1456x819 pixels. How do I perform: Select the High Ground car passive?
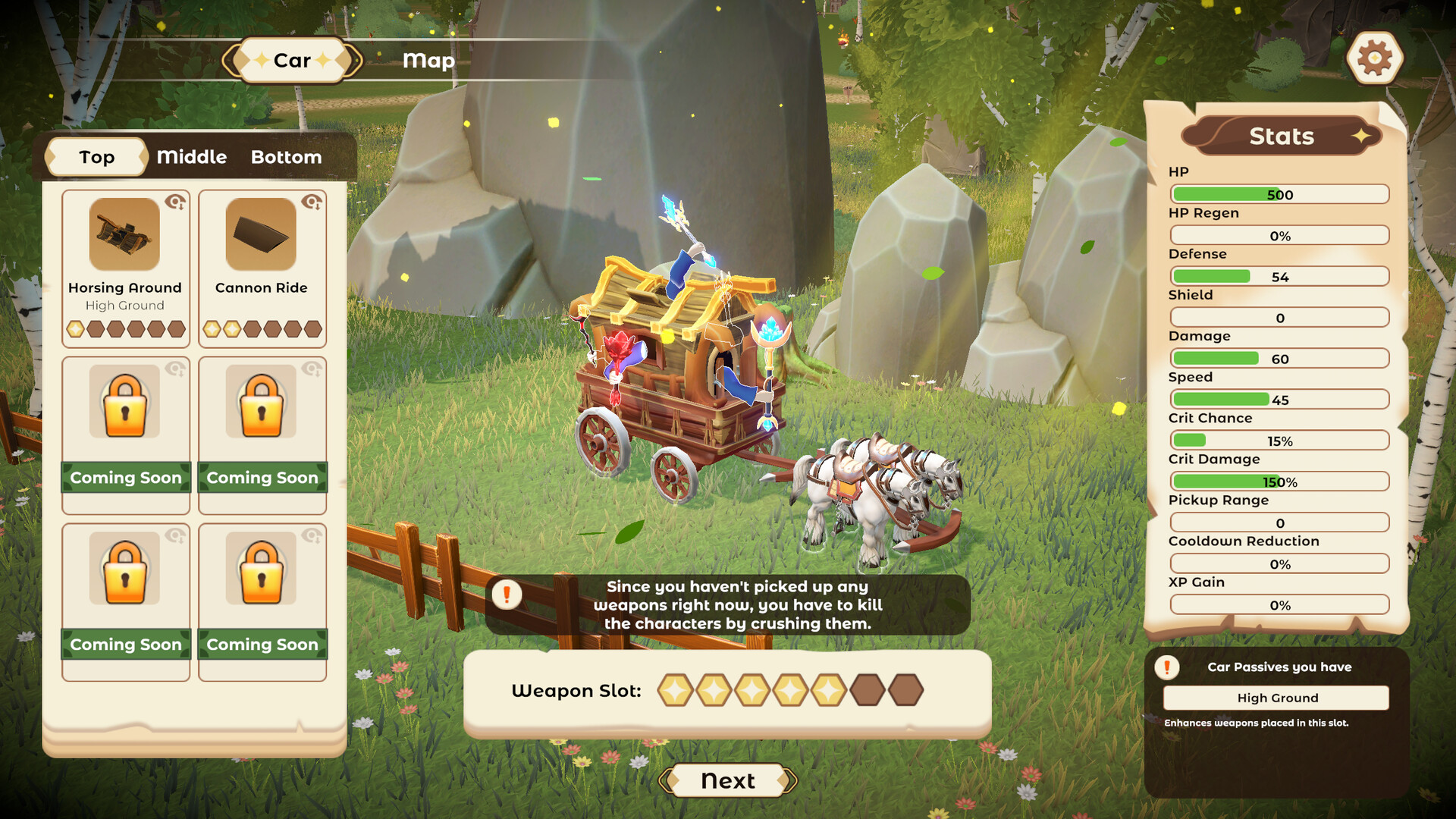[1277, 698]
